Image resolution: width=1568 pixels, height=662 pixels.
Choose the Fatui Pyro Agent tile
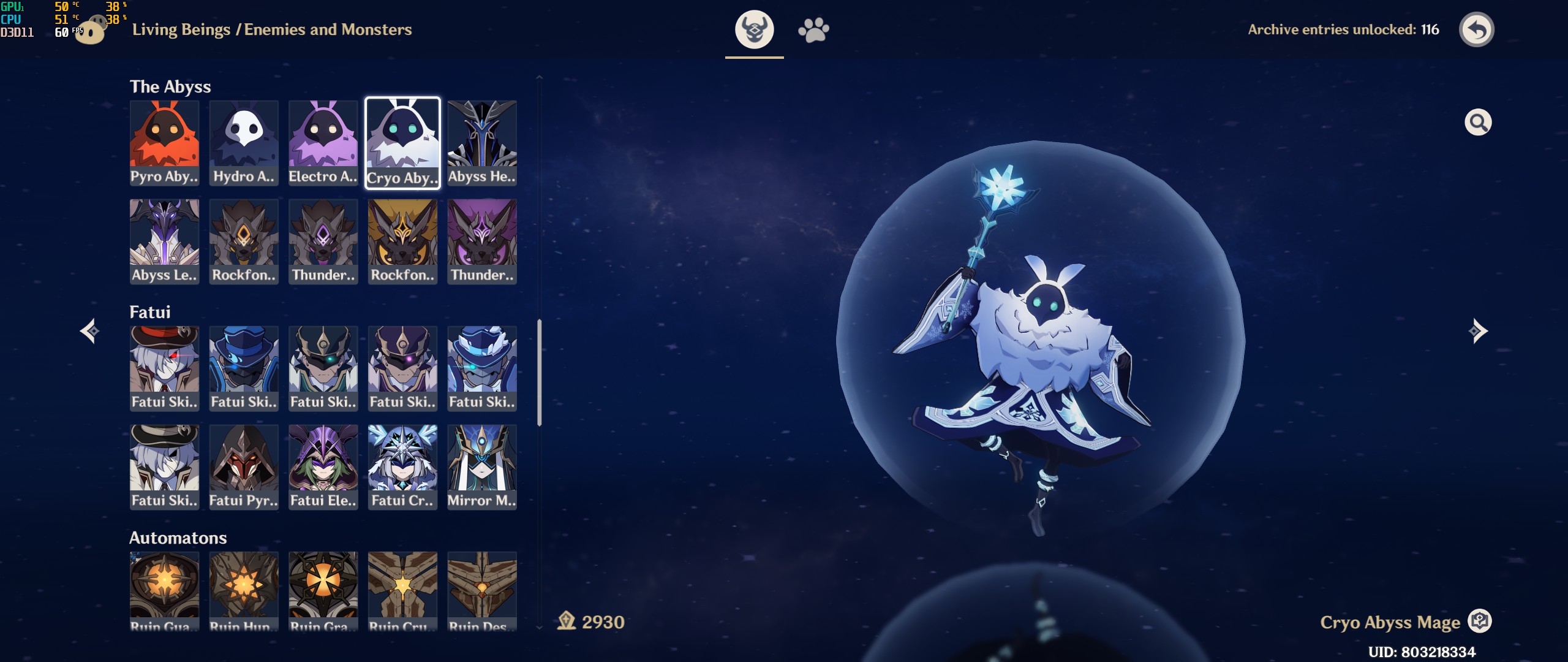point(244,466)
